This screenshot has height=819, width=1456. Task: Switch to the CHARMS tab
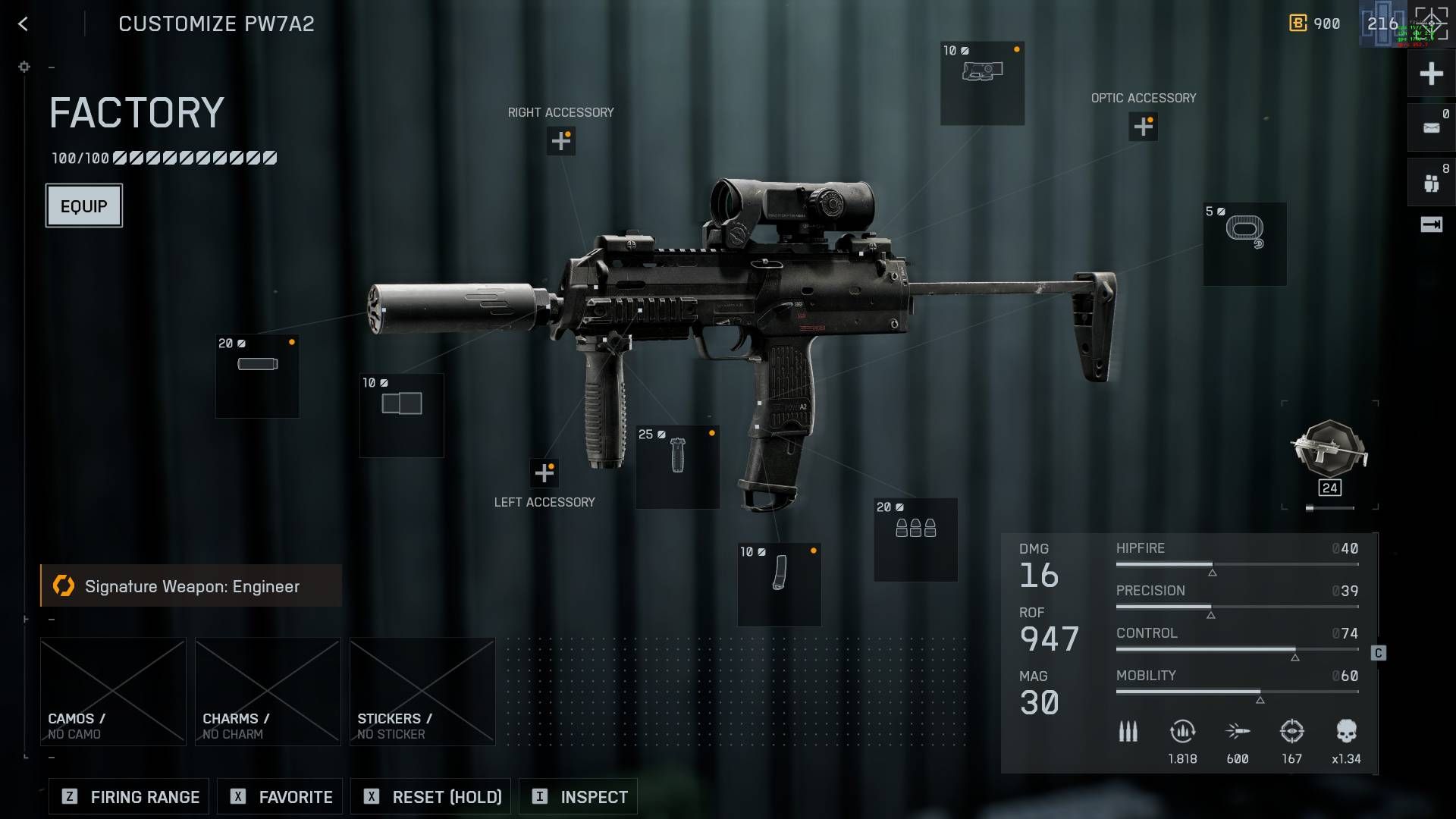tap(267, 690)
